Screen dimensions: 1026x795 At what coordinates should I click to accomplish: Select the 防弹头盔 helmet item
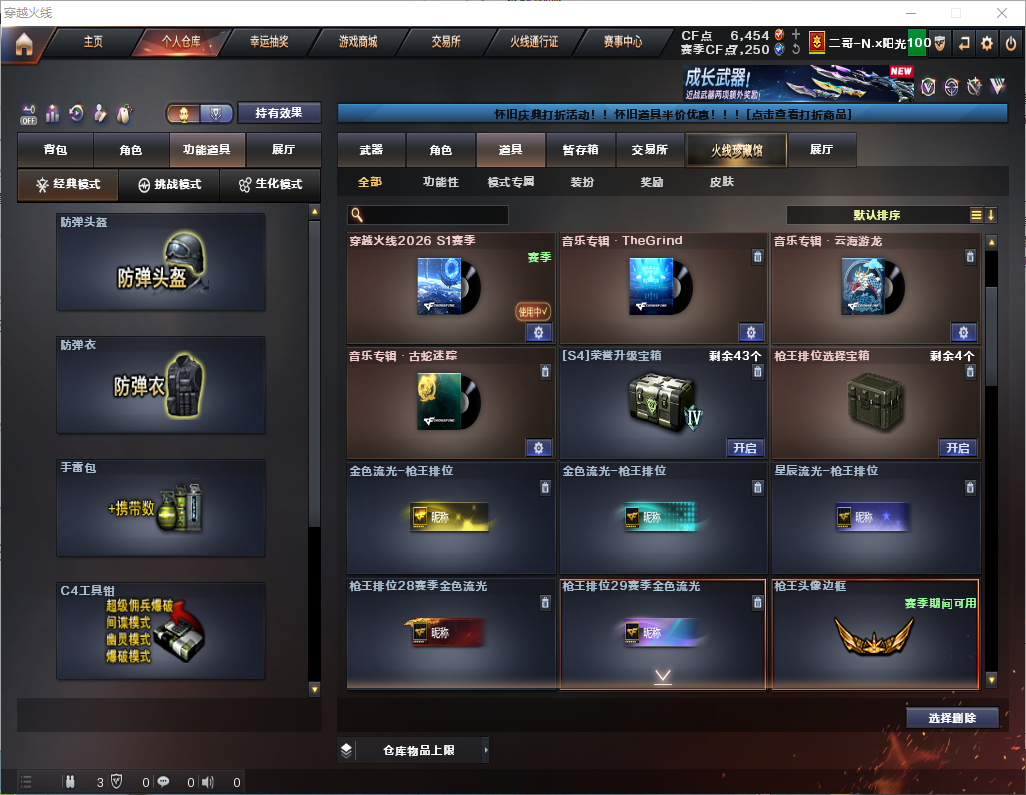click(x=161, y=263)
